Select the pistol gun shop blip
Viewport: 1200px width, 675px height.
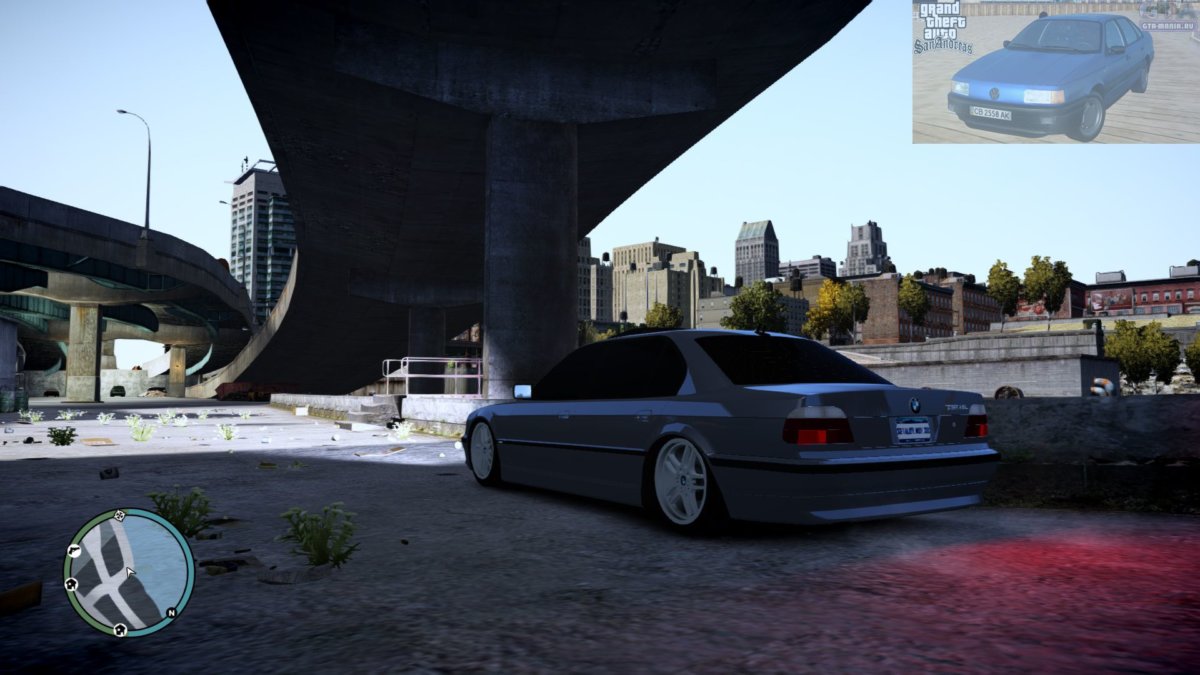pos(74,550)
